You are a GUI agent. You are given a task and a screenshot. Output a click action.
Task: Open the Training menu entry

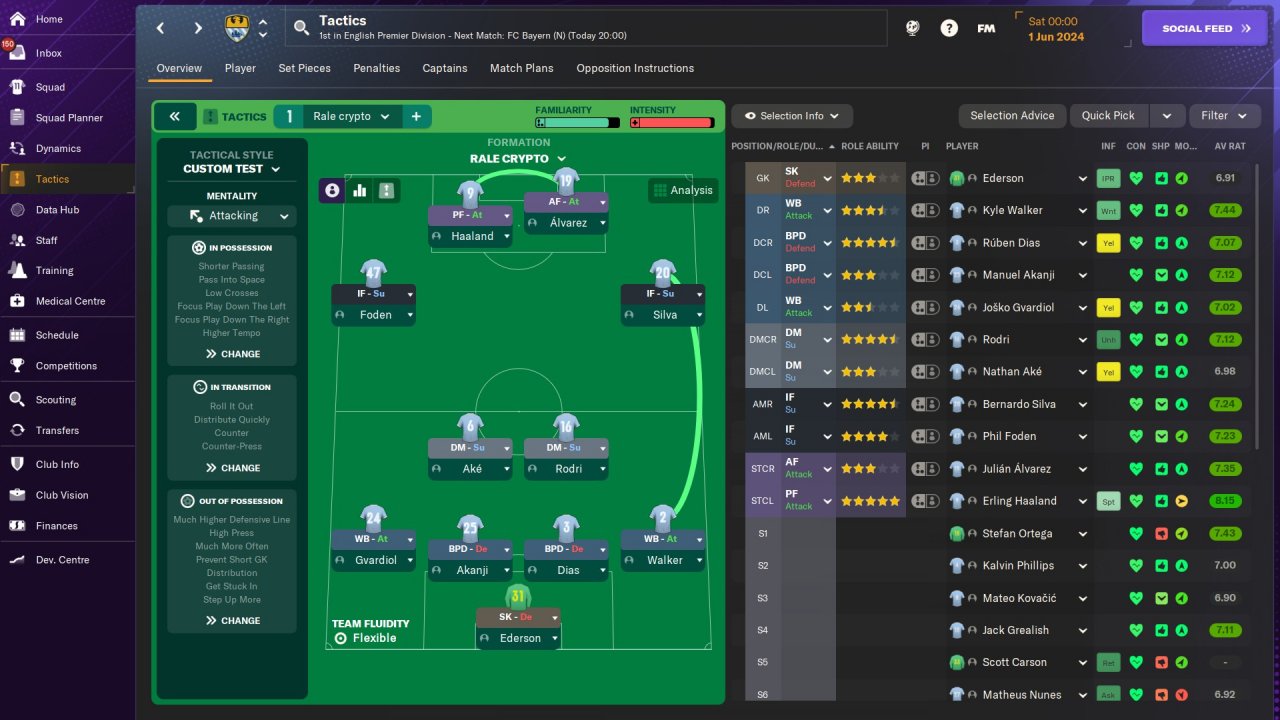pos(54,270)
